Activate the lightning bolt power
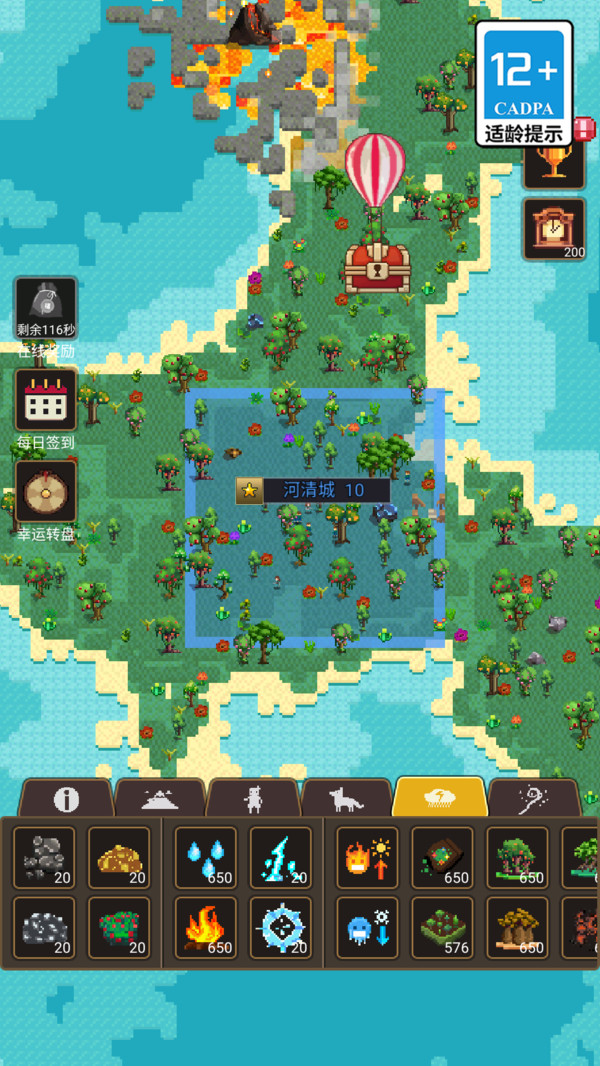600x1066 pixels. click(x=281, y=857)
